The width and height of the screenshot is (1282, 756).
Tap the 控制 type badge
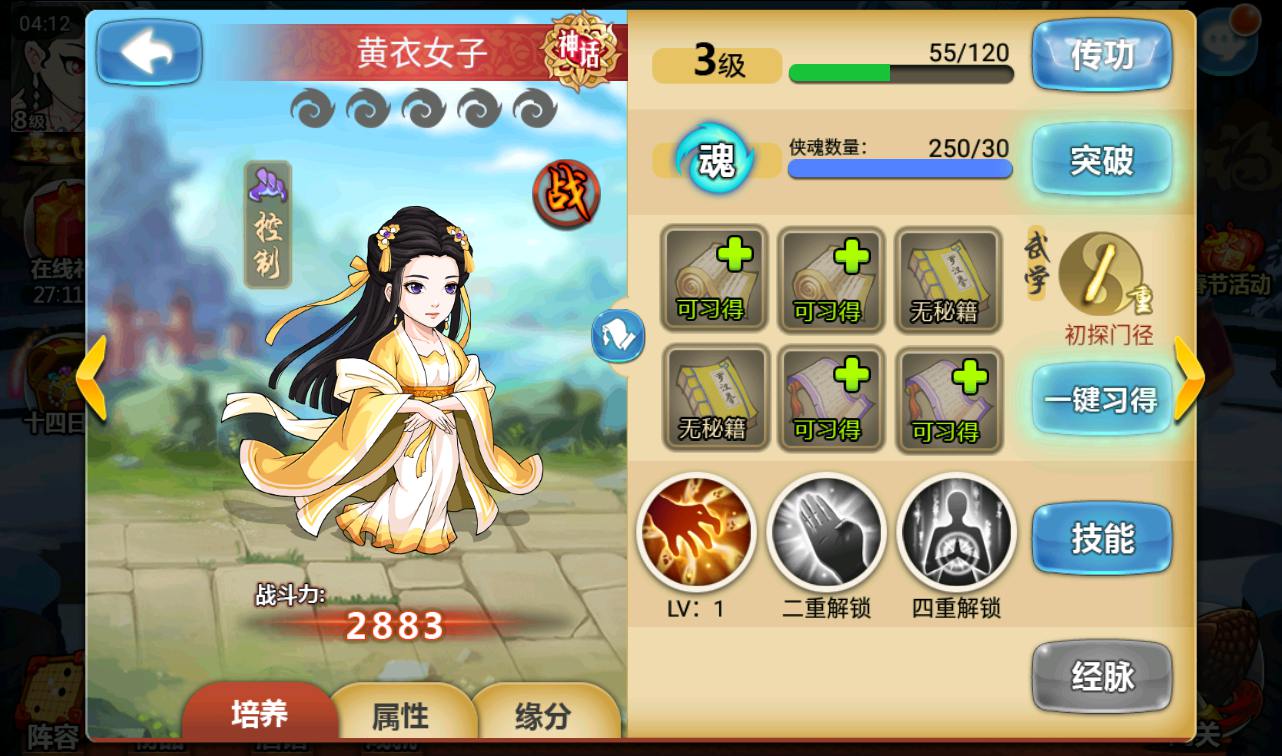pyautogui.click(x=268, y=225)
